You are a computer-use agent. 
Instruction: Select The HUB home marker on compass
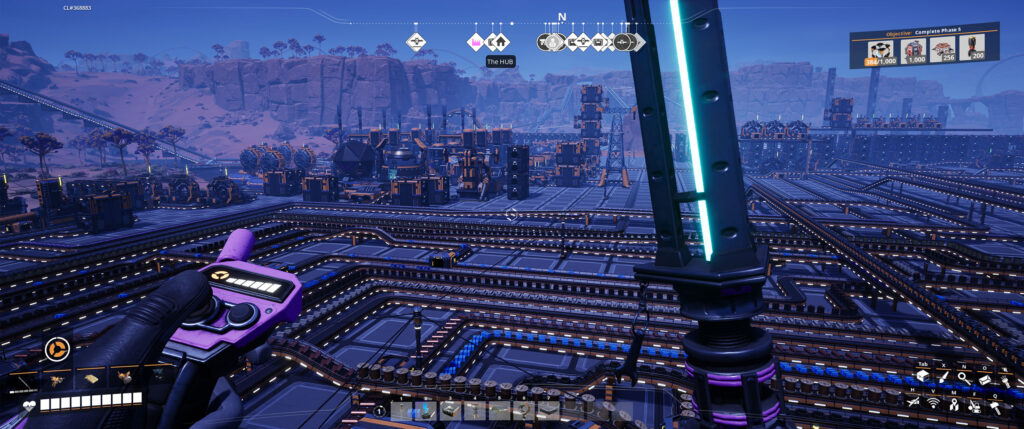tap(498, 42)
